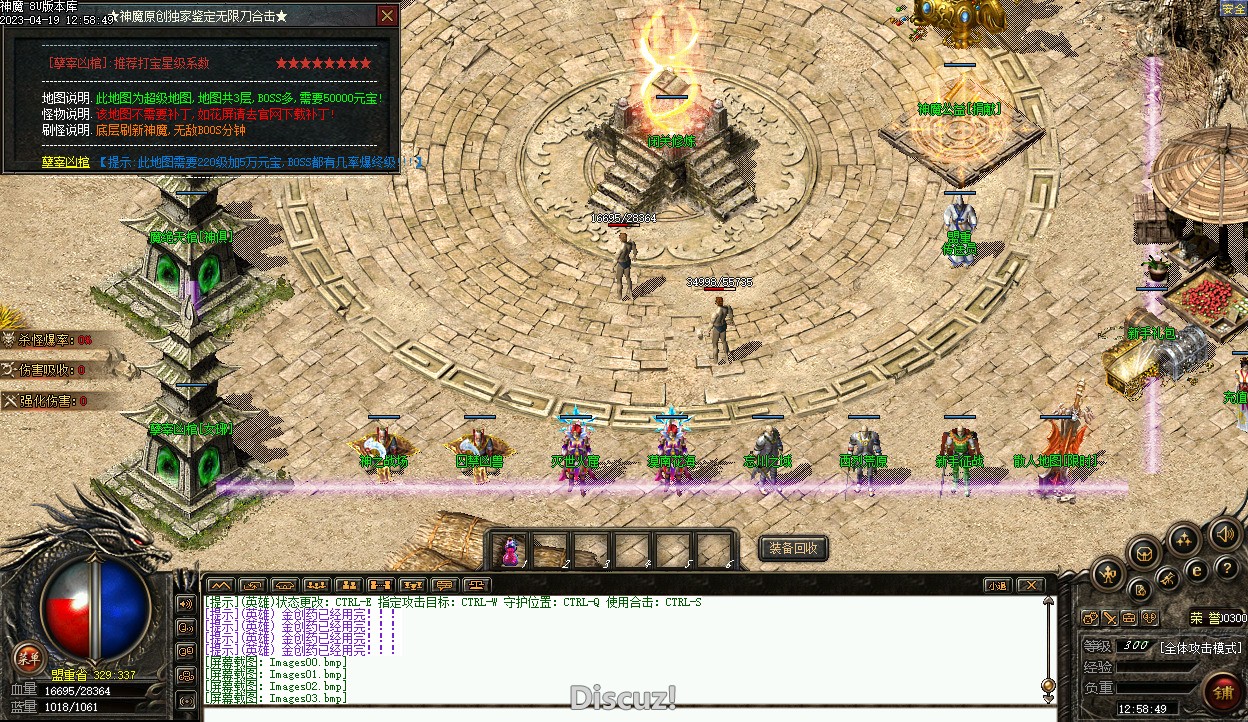
Task: Open the bag using the box orb
Action: (x=1144, y=552)
